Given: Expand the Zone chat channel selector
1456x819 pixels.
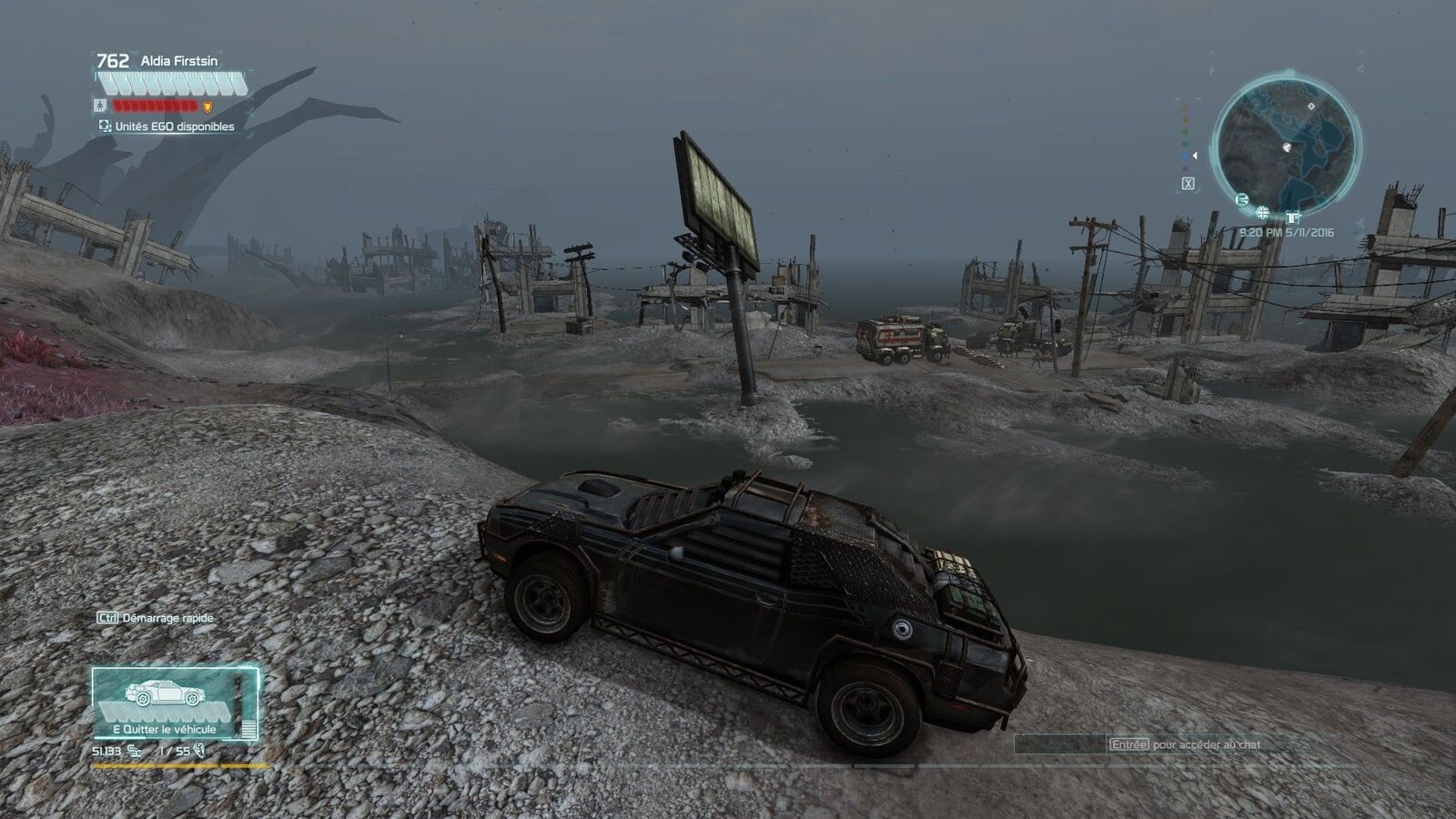Looking at the screenshot, I should pyautogui.click(x=1061, y=743).
